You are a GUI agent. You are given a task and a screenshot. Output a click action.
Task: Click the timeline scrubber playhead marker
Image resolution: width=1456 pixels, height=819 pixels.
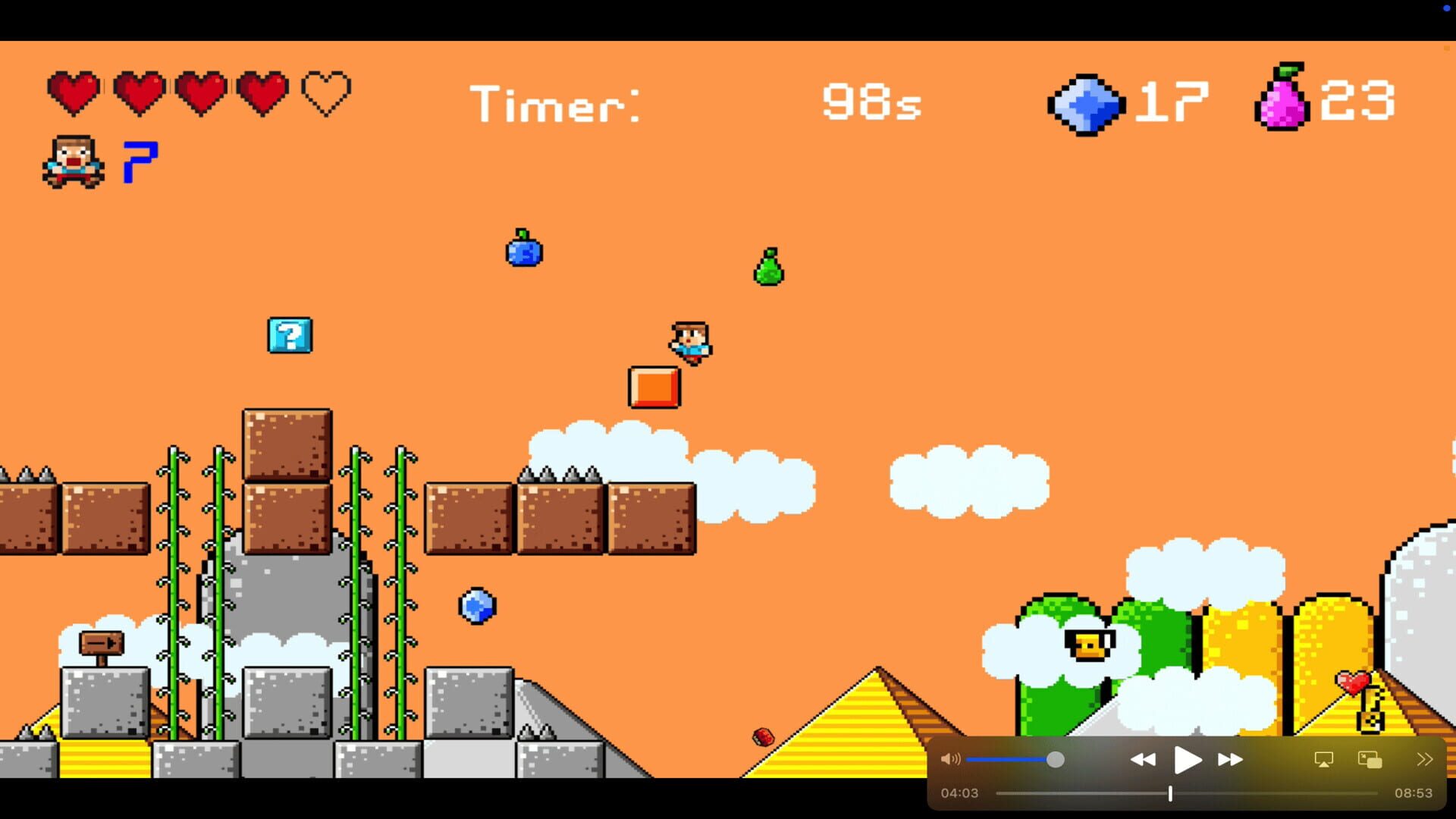point(1170,792)
